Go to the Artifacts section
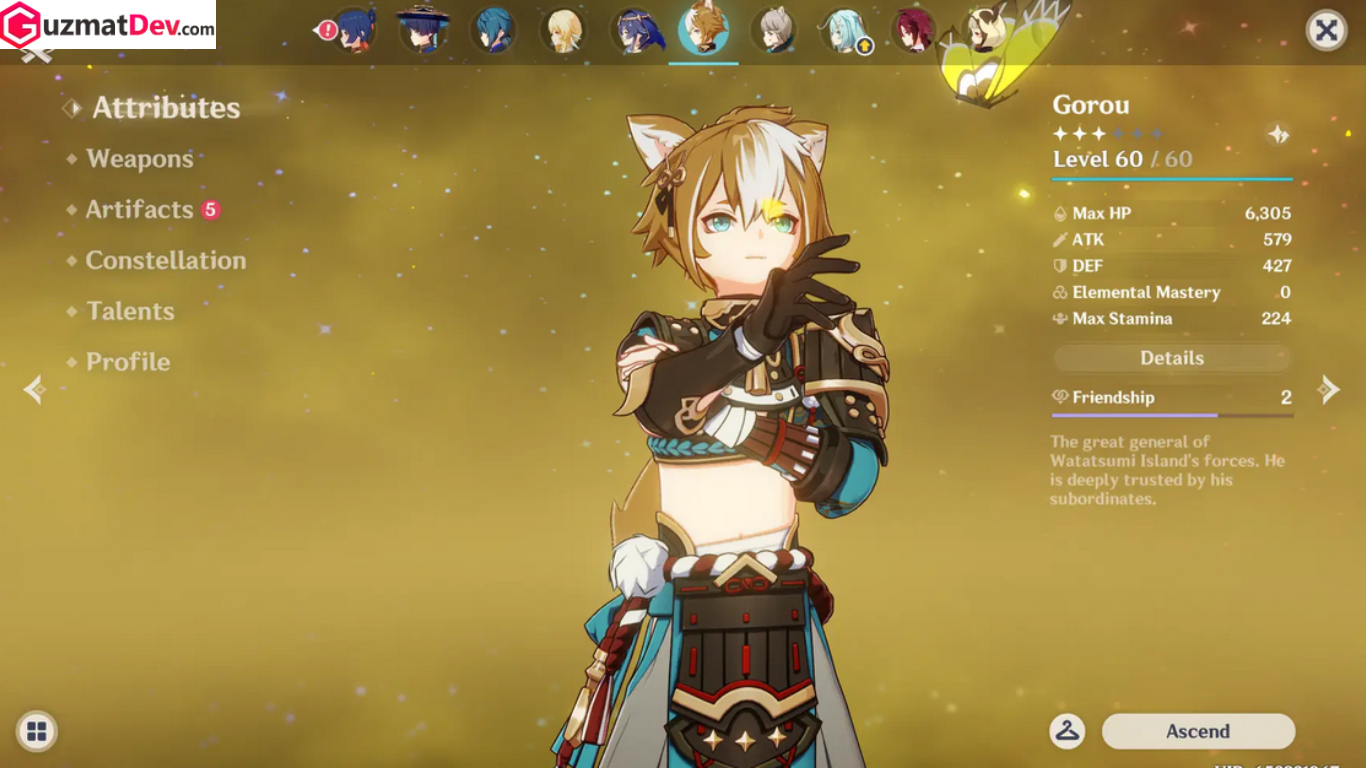The height and width of the screenshot is (768, 1366). pyautogui.click(x=139, y=210)
